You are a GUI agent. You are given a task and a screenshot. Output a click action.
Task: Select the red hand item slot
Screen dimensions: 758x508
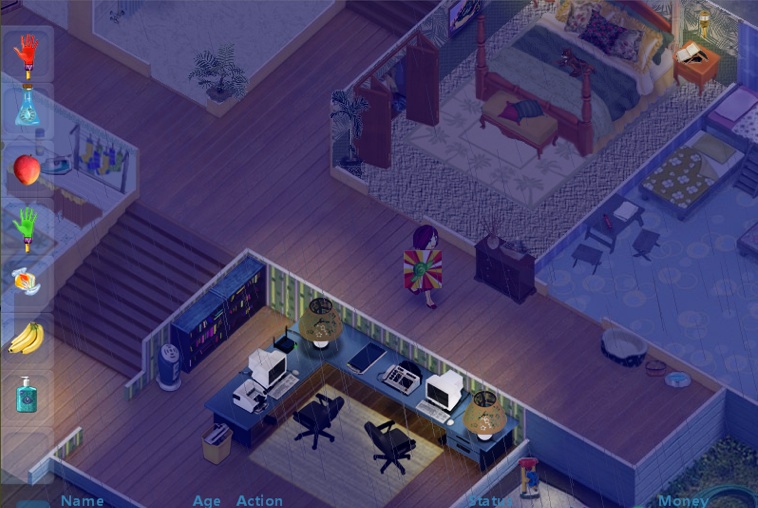coord(28,54)
